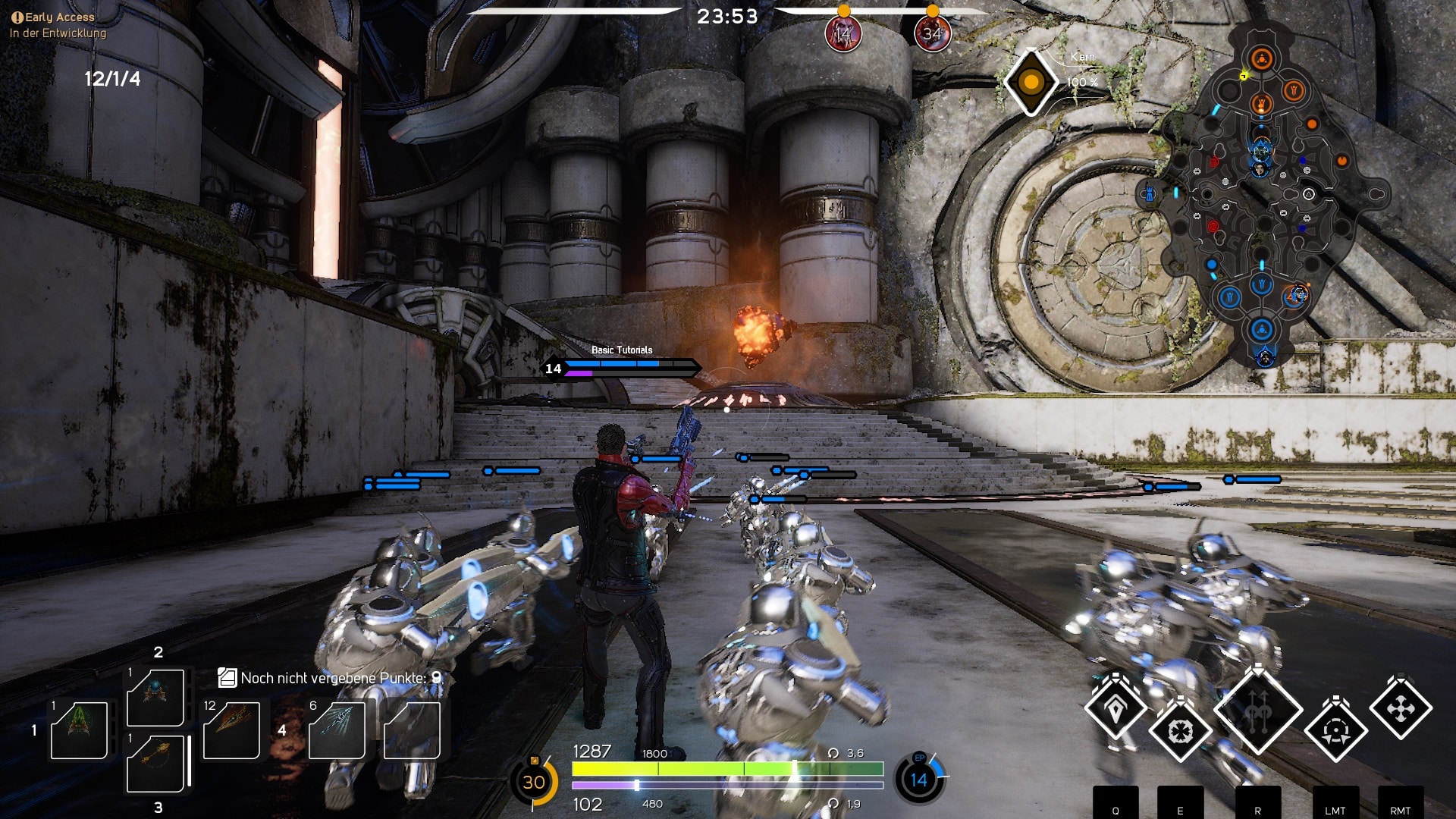Click the orange card power level 30 dial
This screenshot has height=819, width=1456.
point(534,781)
